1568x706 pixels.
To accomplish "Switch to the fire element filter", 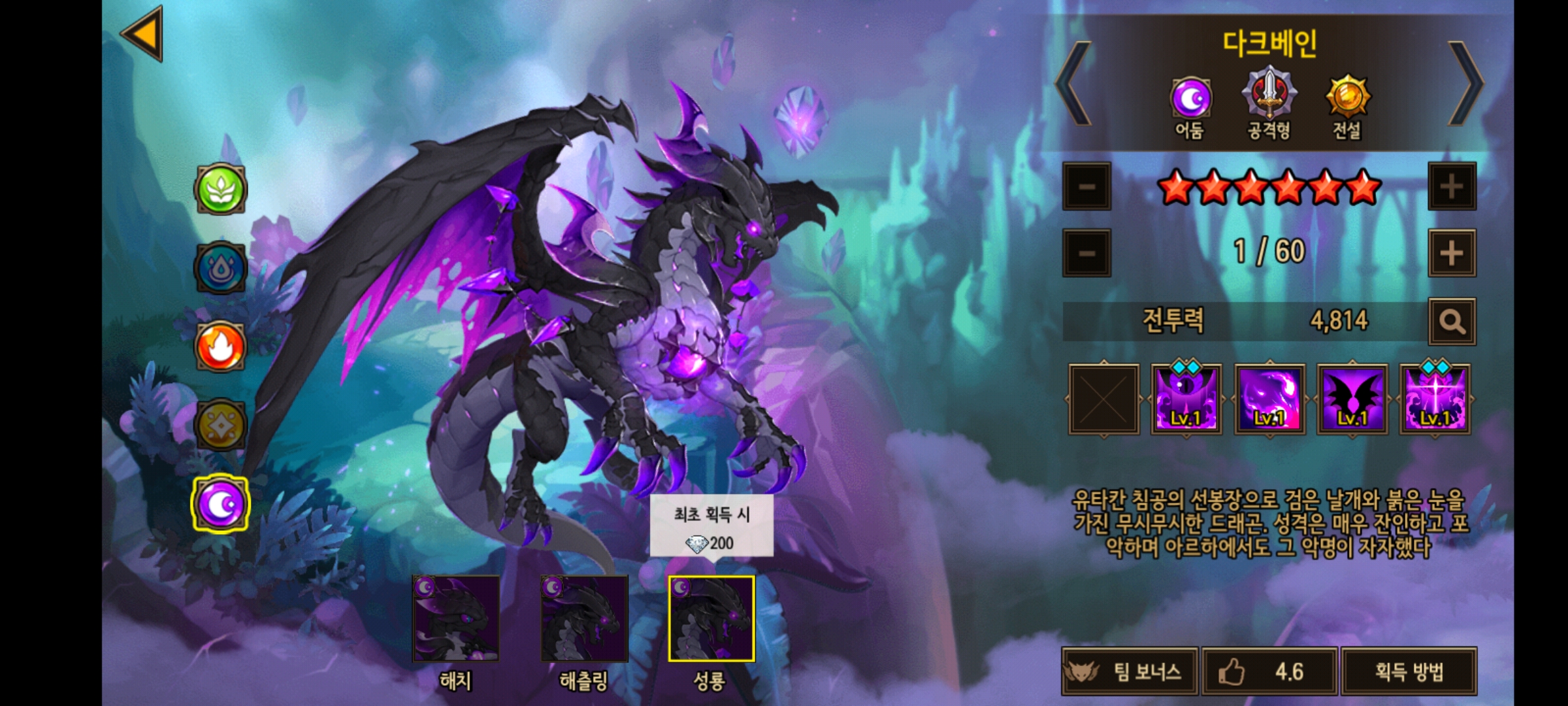I will point(221,346).
